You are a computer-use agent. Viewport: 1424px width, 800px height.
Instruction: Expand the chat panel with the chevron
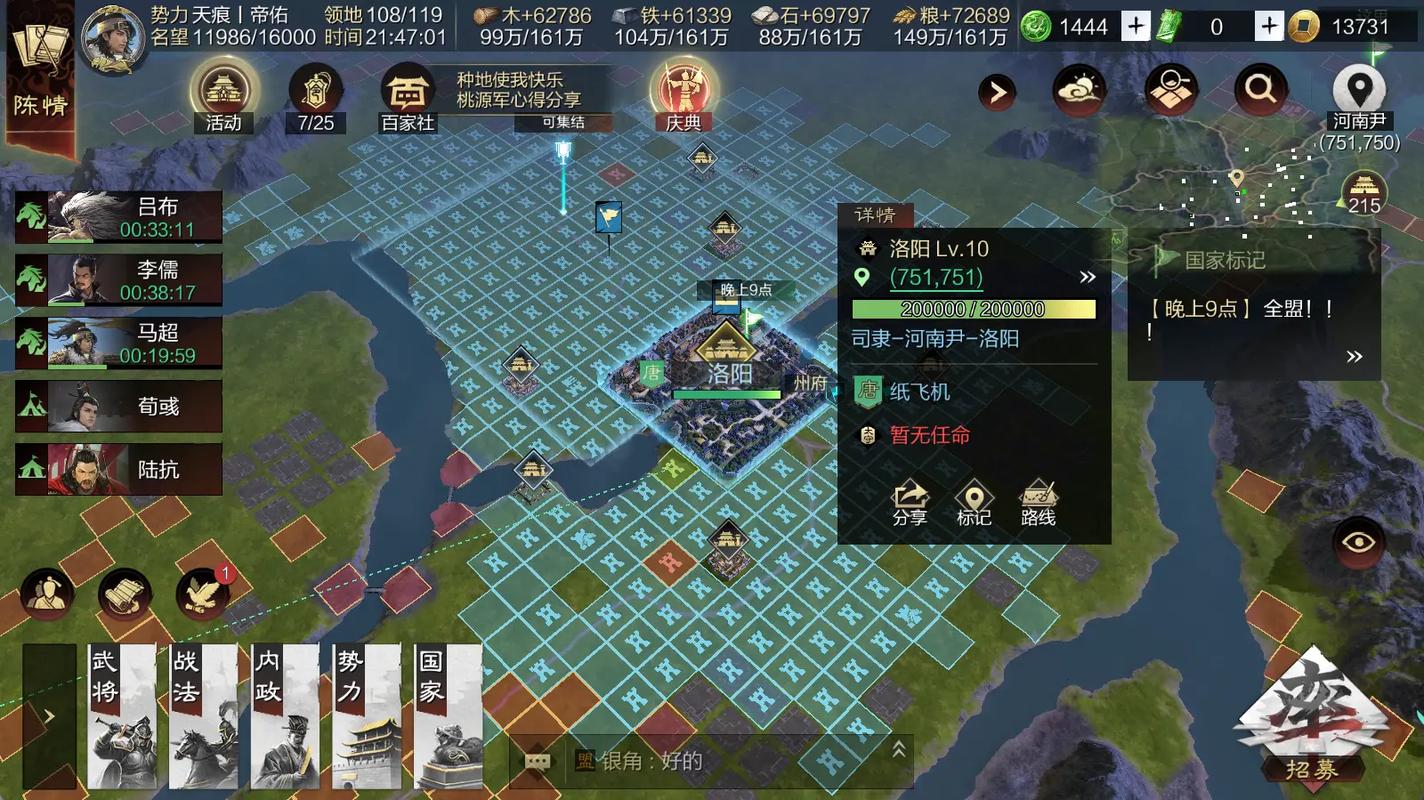point(898,746)
